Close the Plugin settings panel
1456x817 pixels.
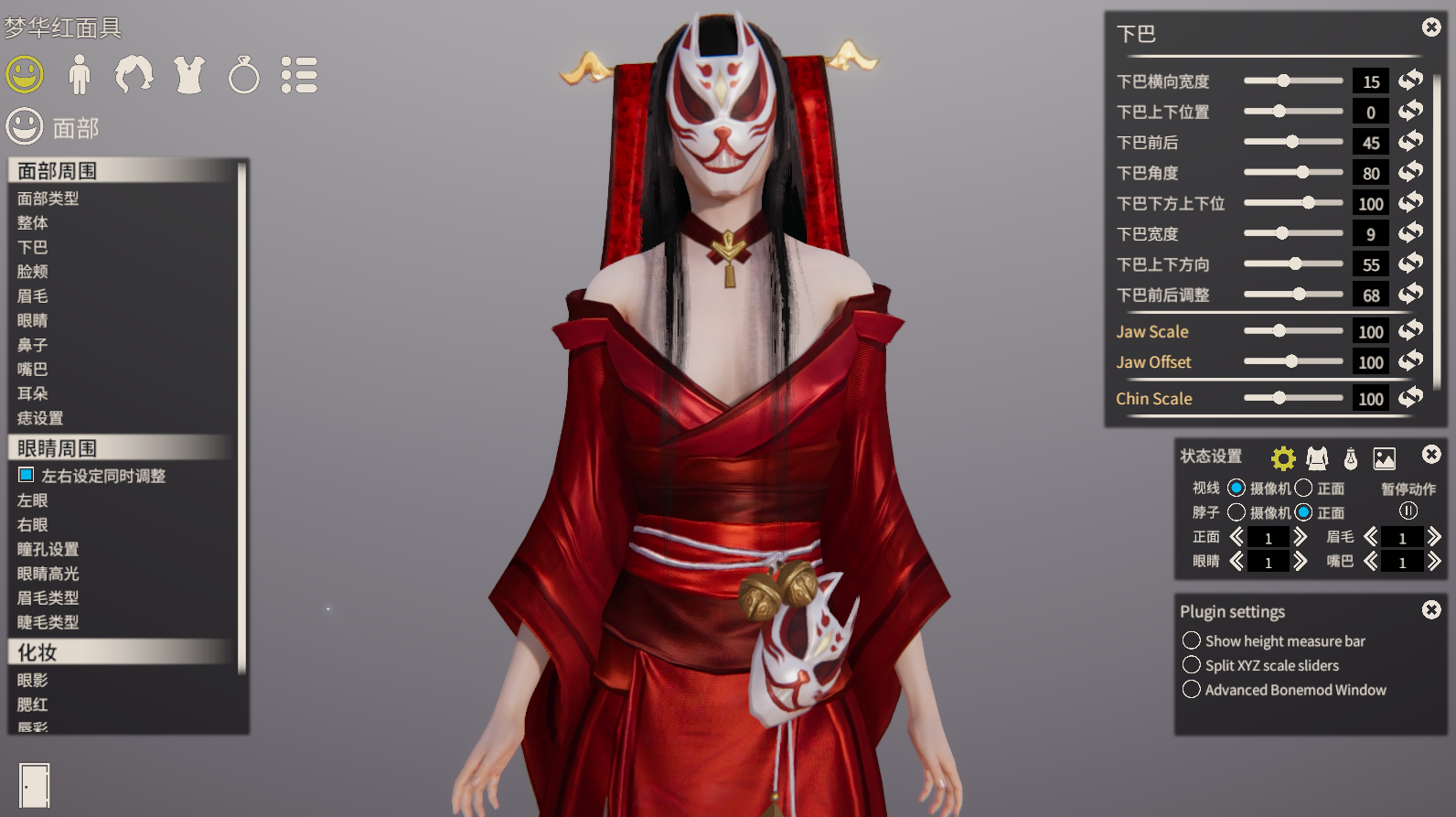pyautogui.click(x=1431, y=609)
